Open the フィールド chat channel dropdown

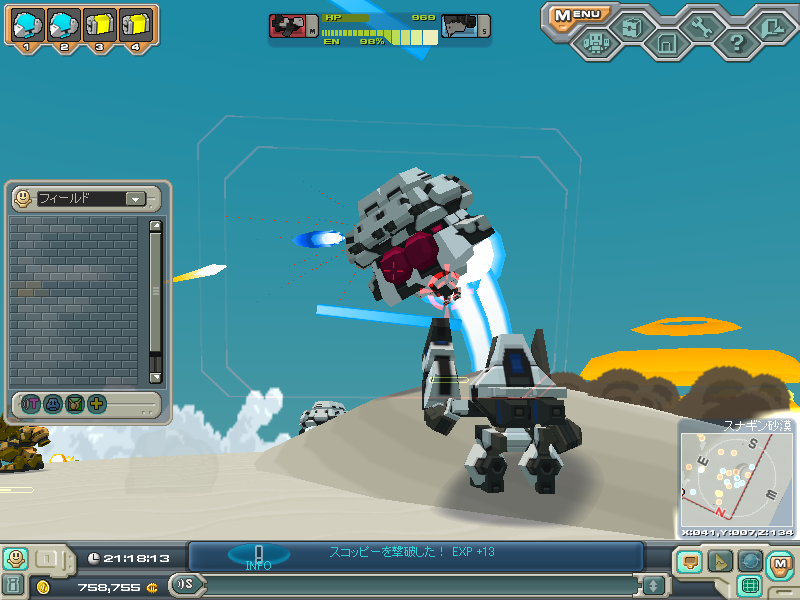pyautogui.click(x=135, y=199)
